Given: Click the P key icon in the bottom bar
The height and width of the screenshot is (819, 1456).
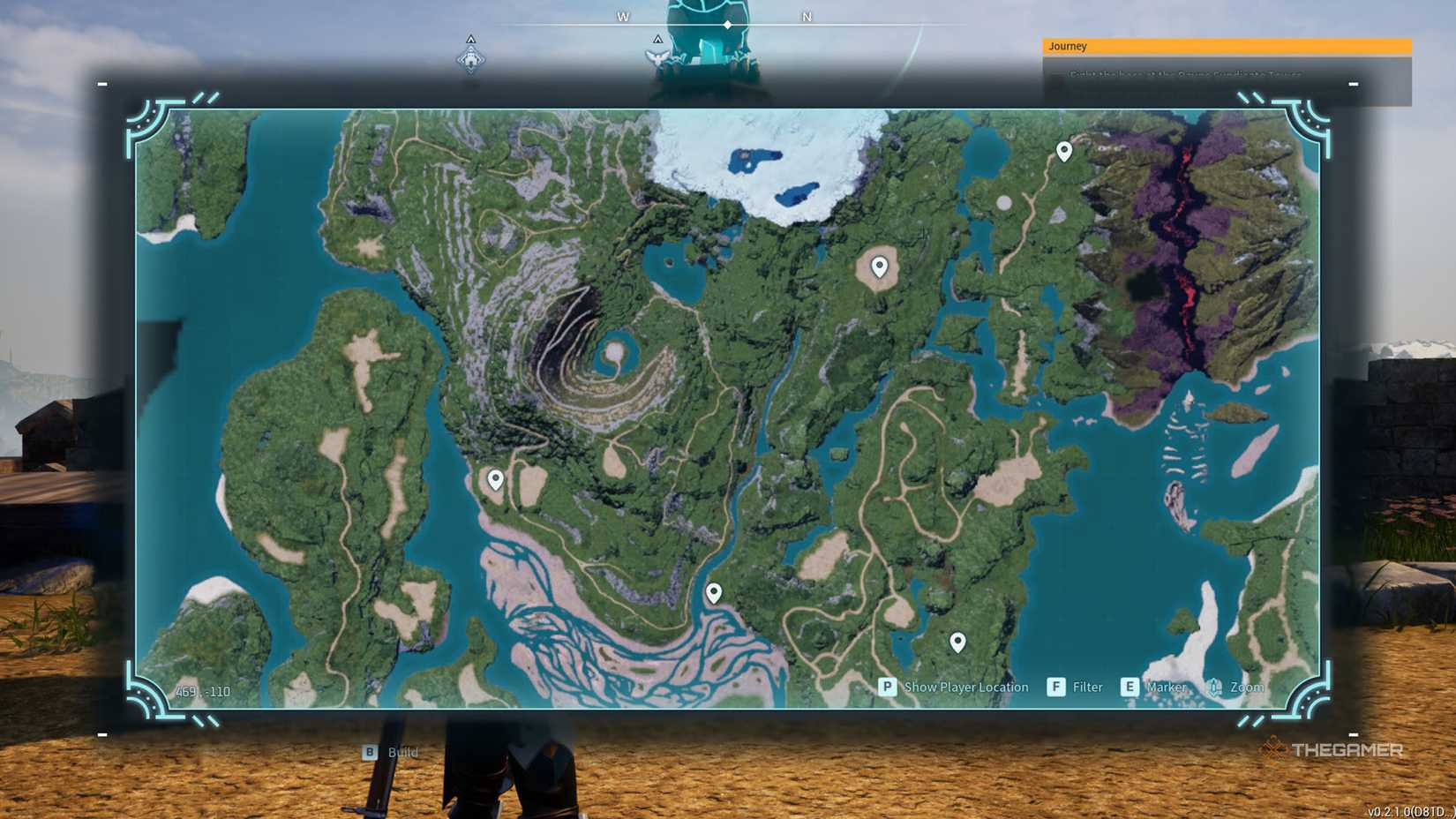Looking at the screenshot, I should coord(886,687).
